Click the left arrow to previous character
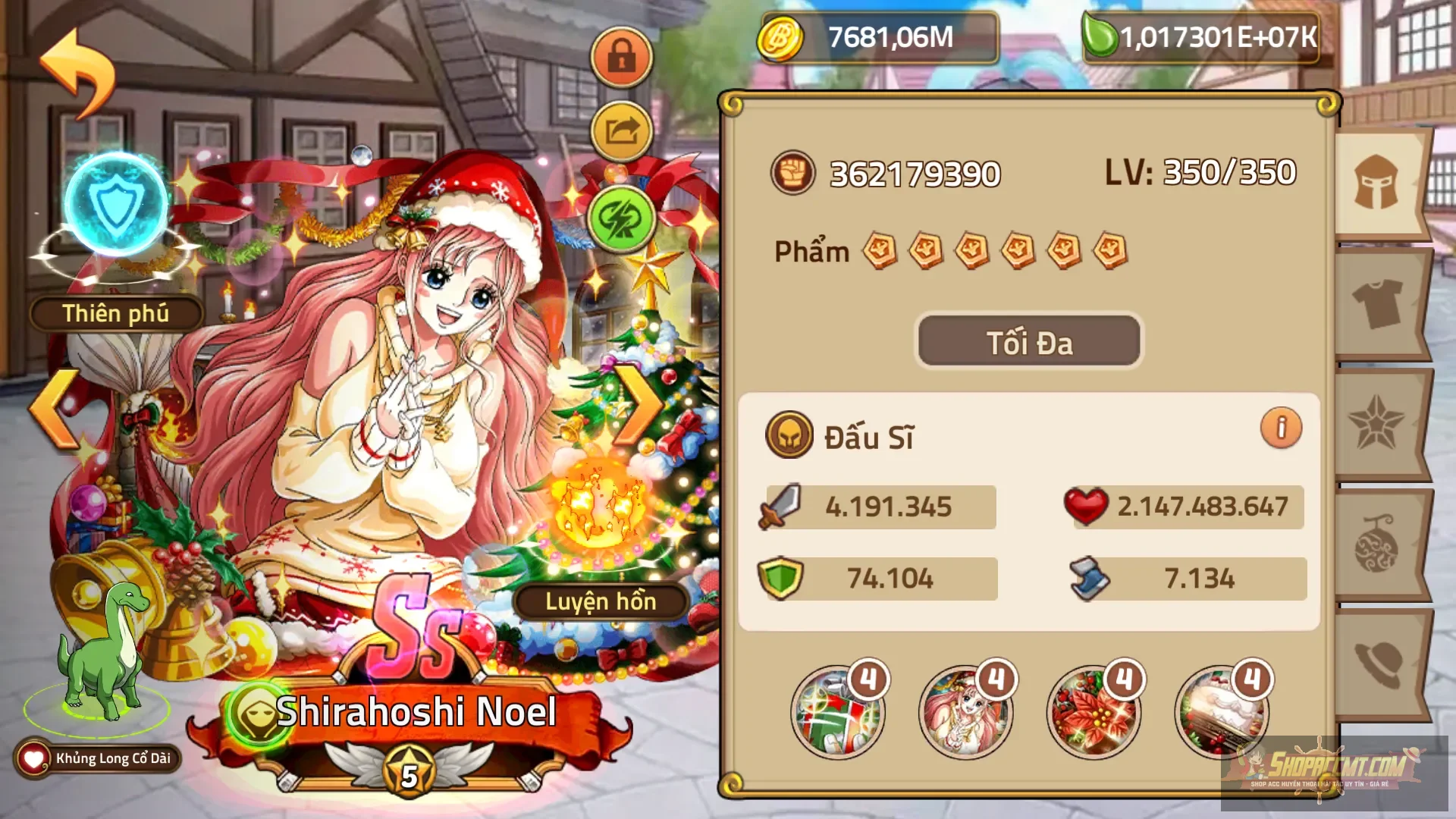1456x819 pixels. (x=55, y=408)
